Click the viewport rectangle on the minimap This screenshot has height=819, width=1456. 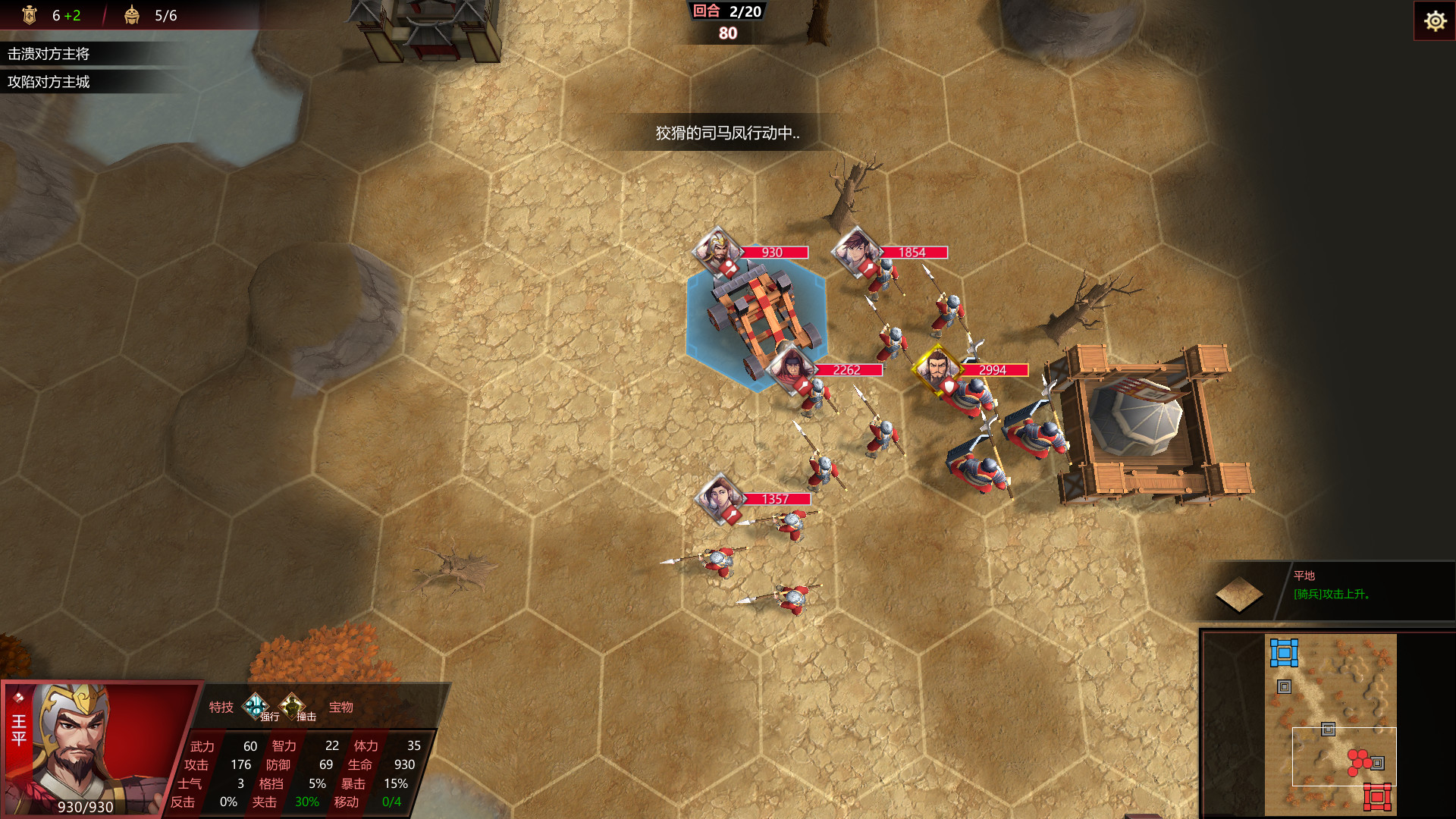[1344, 758]
